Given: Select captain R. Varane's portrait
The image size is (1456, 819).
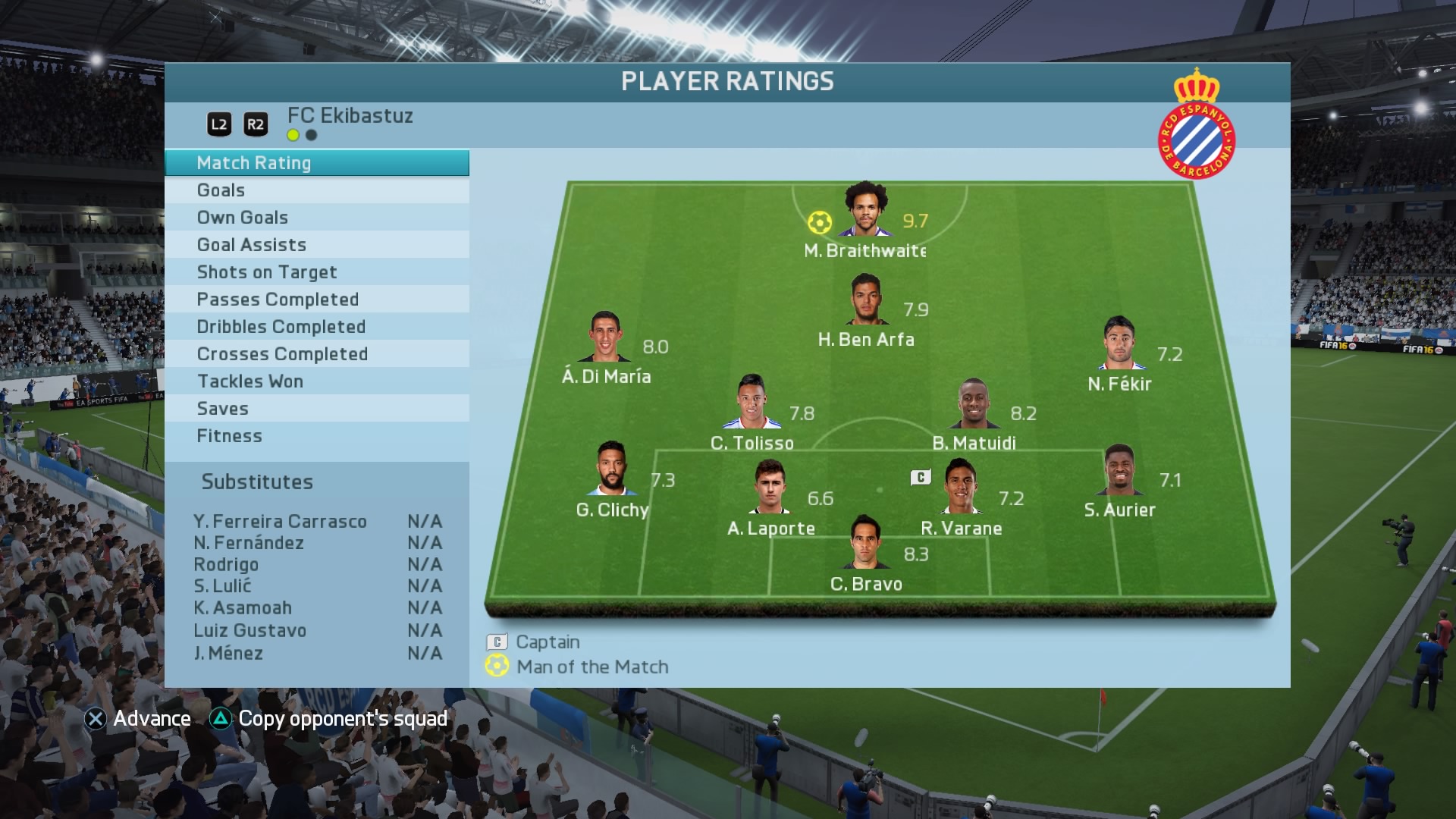Looking at the screenshot, I should (960, 487).
